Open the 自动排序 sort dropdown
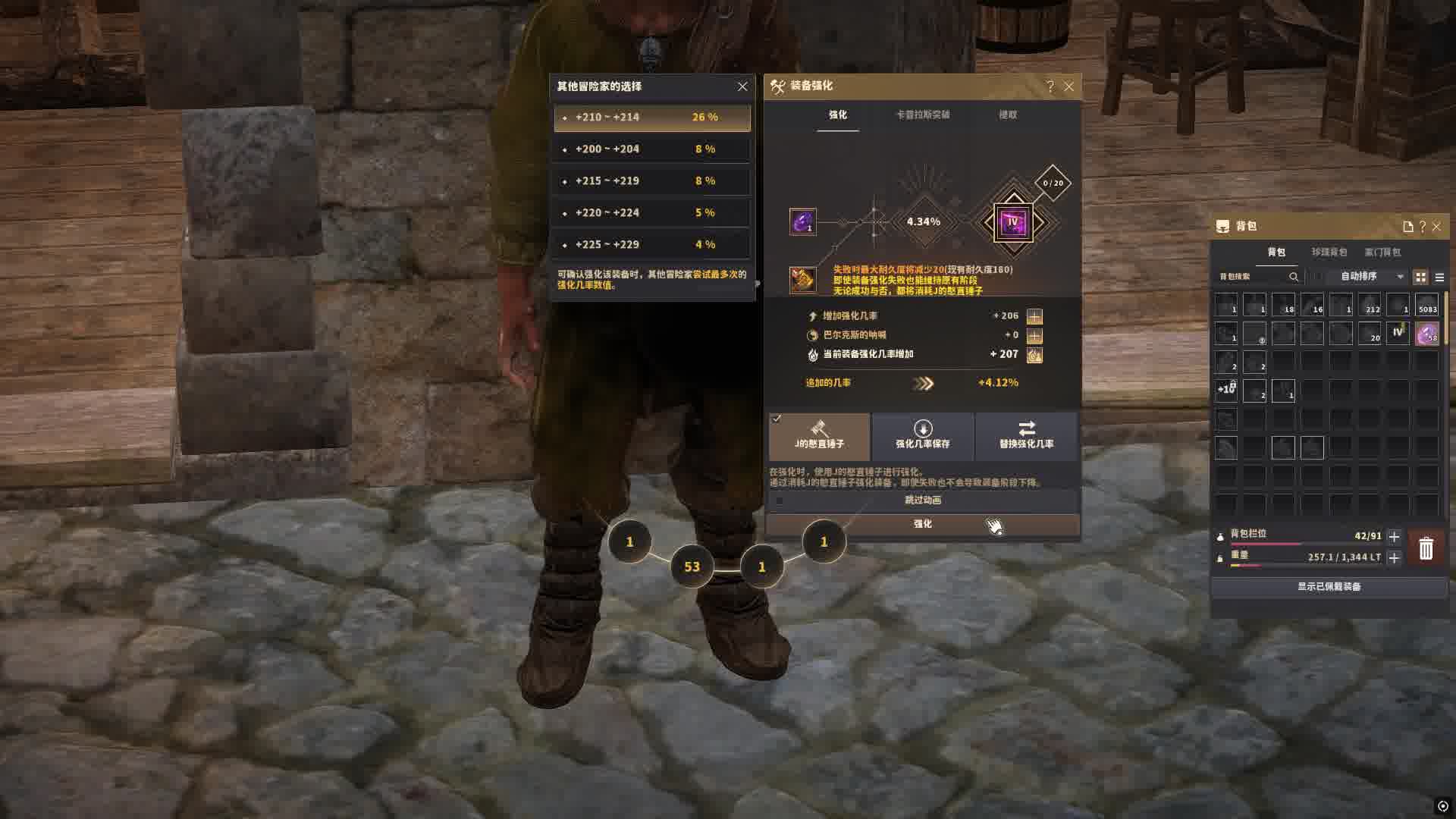Viewport: 1456px width, 819px height. 1371,277
